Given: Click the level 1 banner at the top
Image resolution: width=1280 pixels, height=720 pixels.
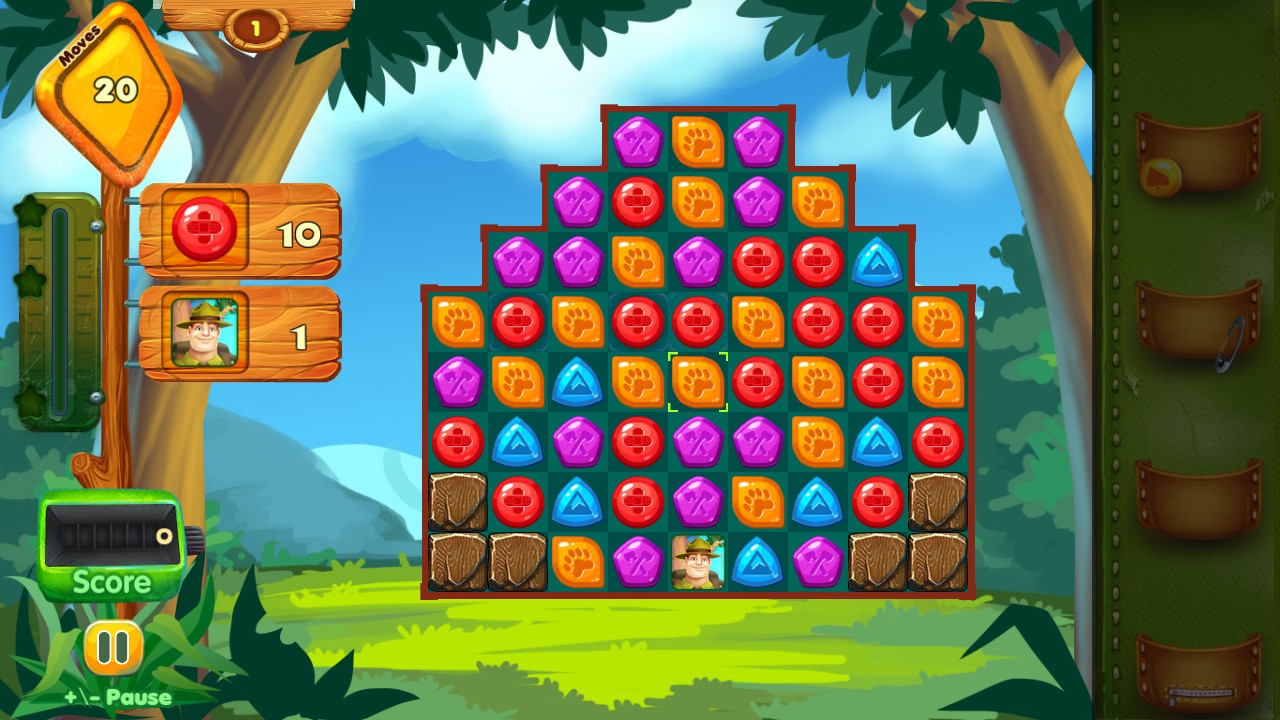Looking at the screenshot, I should pyautogui.click(x=257, y=27).
